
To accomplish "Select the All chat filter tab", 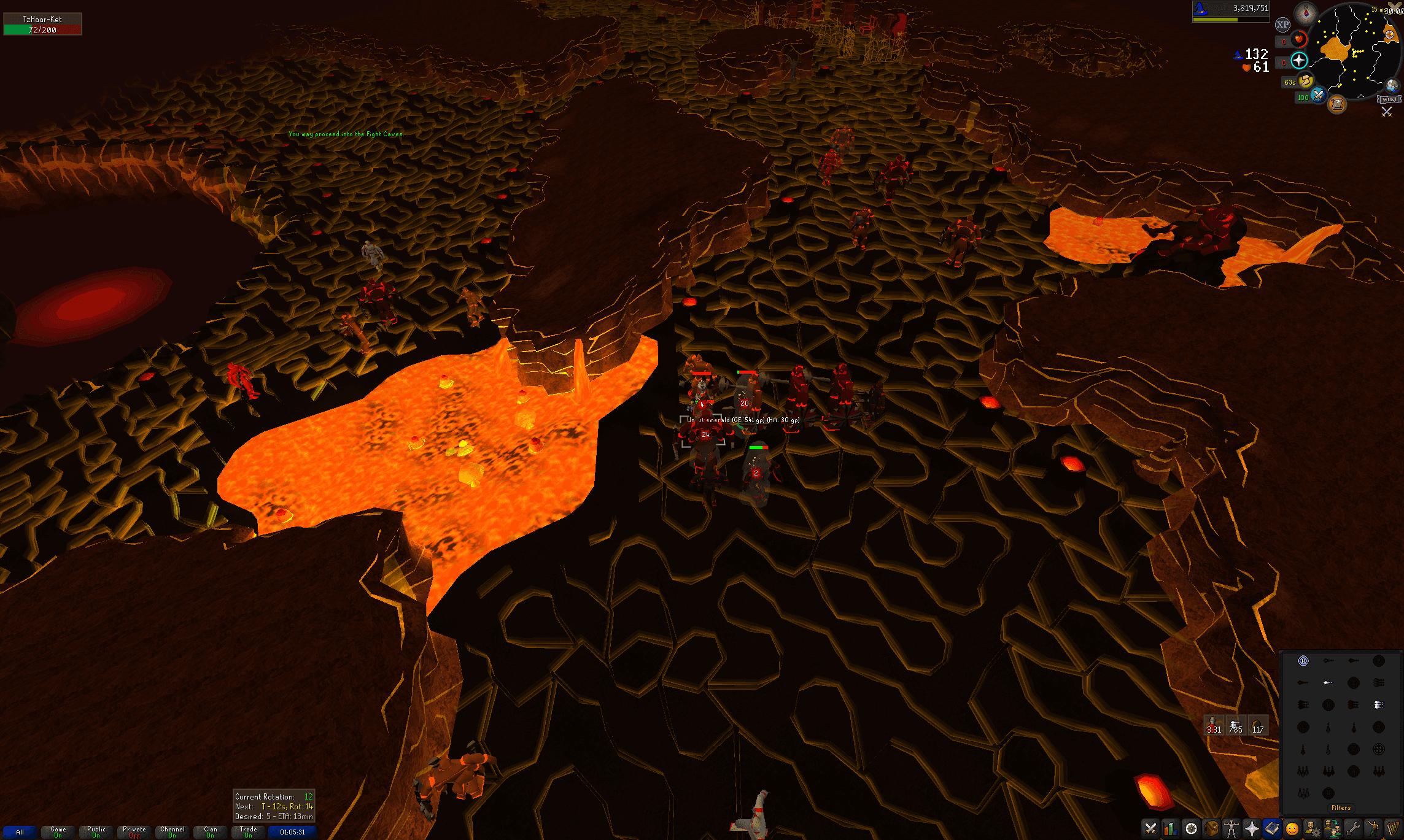I will click(20, 832).
